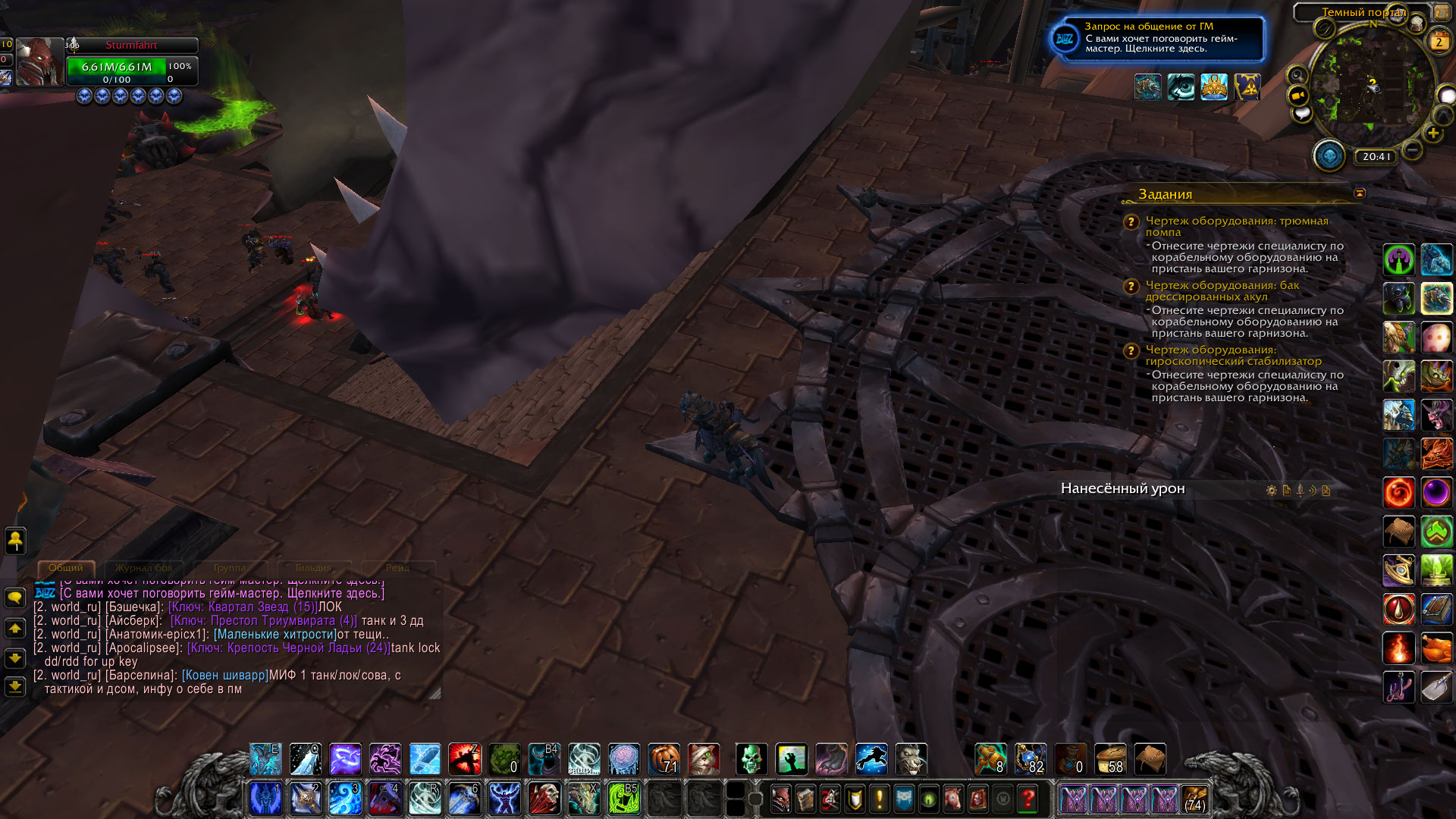The image size is (1456, 819).
Task: Click the red question mark help button
Action: tap(1028, 799)
